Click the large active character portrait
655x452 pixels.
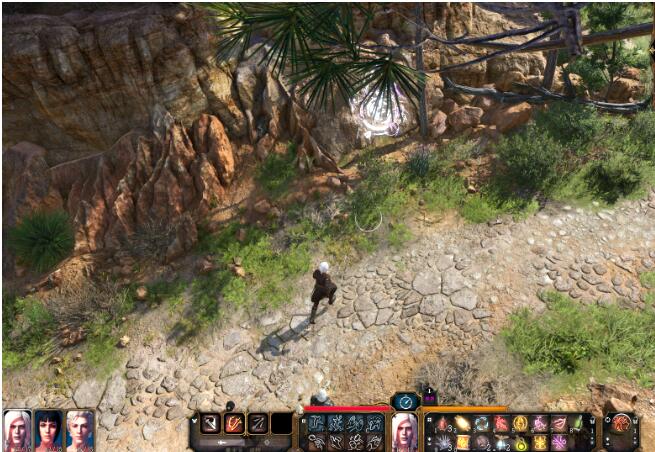point(404,431)
